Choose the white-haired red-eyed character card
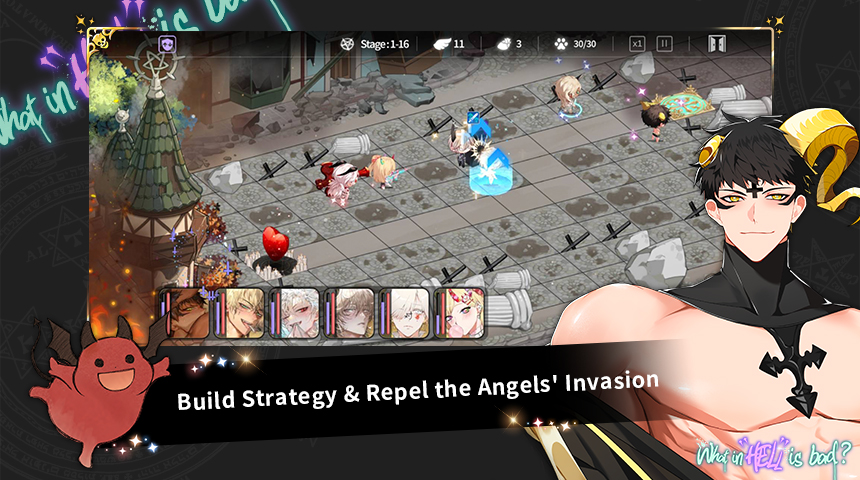The width and height of the screenshot is (860, 480). [x=297, y=313]
